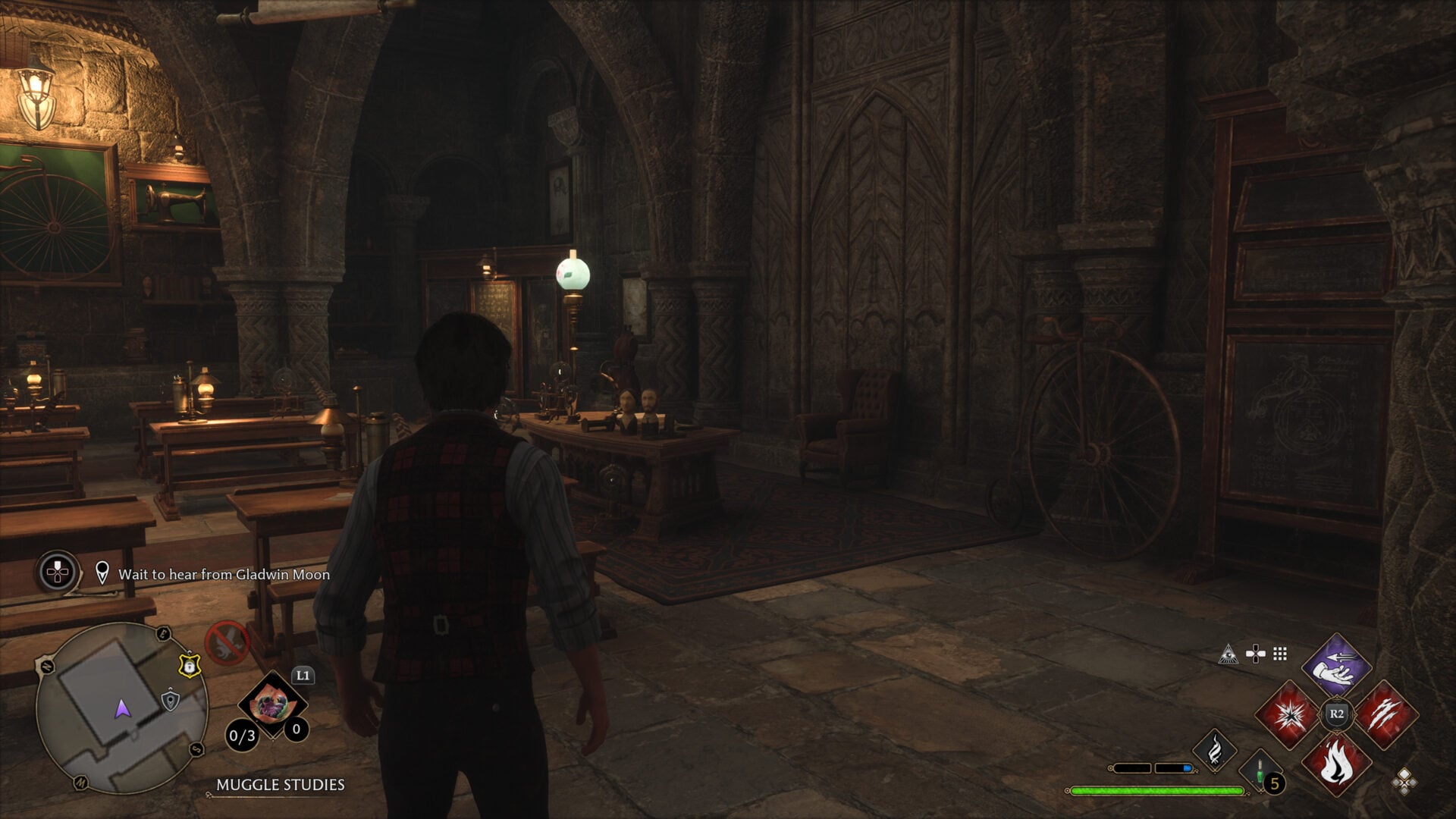Click the four-diamond spell set selector
Screen dimensions: 1456x819
tap(1404, 781)
